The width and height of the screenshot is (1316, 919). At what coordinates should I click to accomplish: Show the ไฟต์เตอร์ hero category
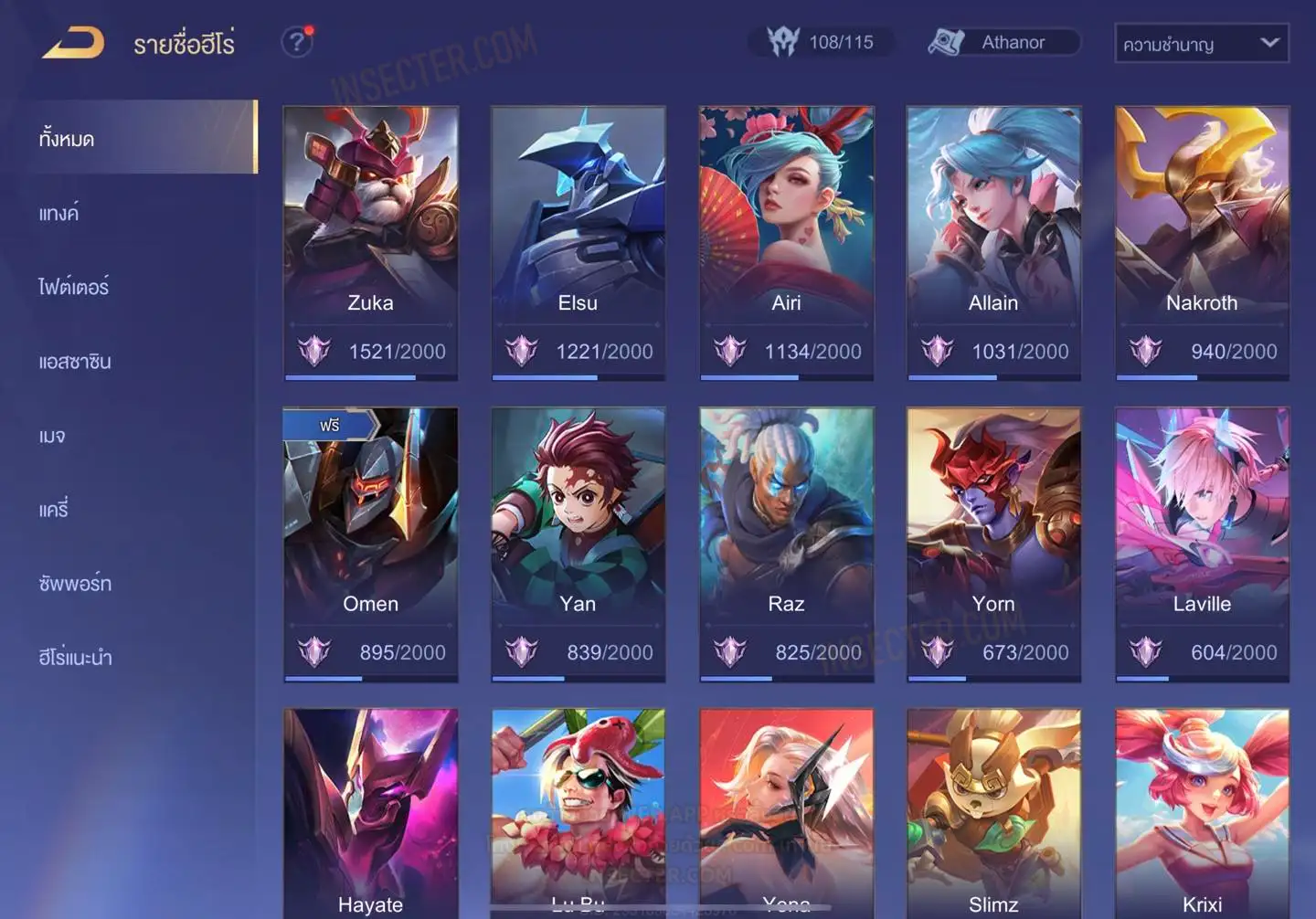pos(74,287)
